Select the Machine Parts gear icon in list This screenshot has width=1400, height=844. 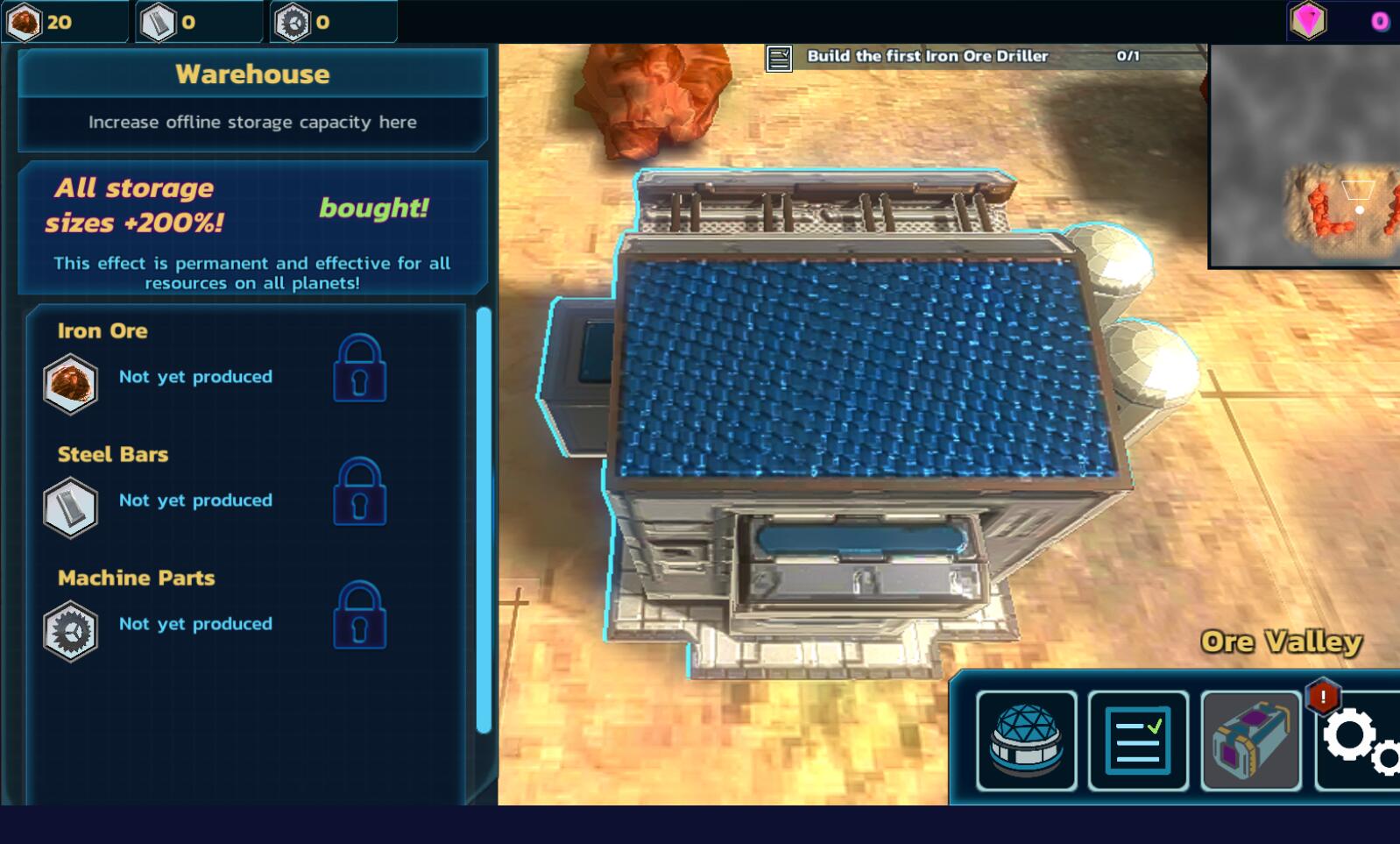click(x=70, y=631)
